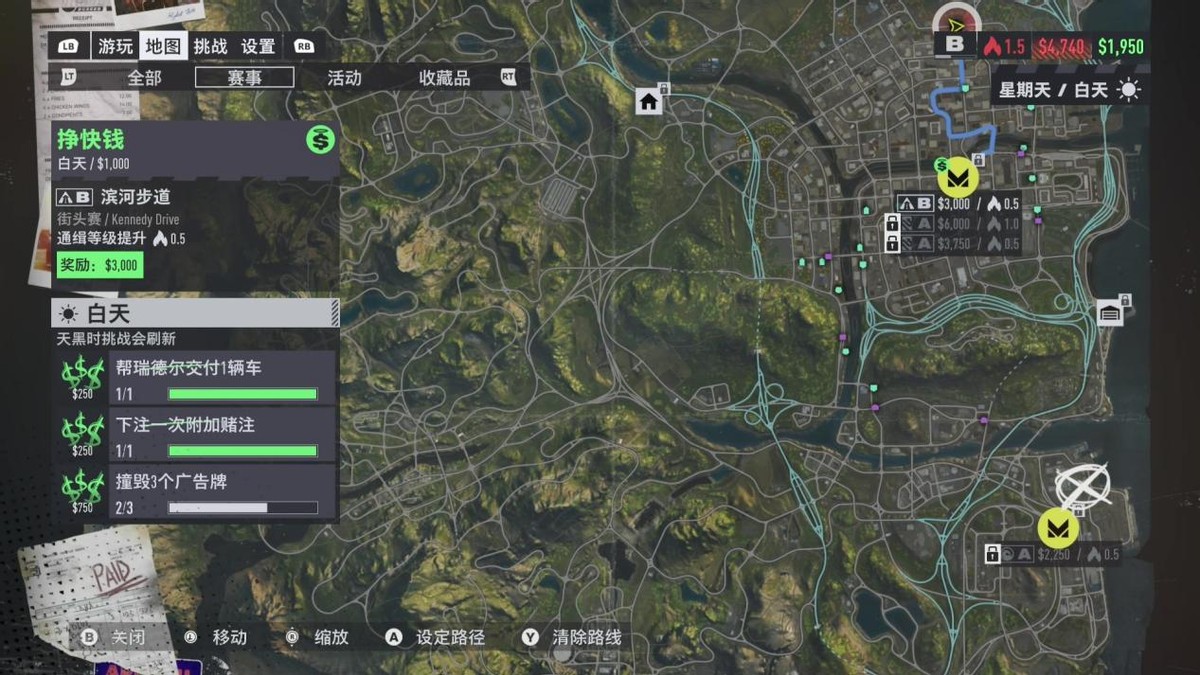Choose the 赛事 map filter
This screenshot has height=675, width=1200.
point(245,77)
